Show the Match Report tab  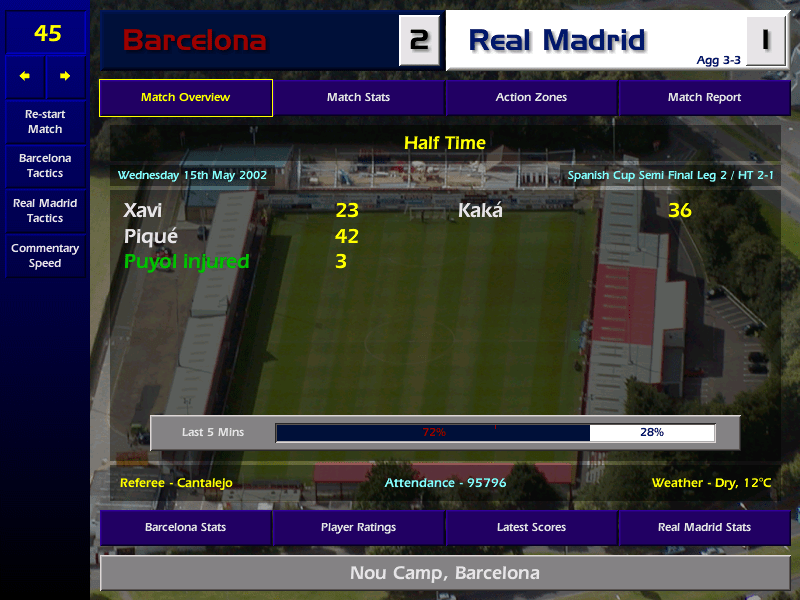tap(704, 98)
